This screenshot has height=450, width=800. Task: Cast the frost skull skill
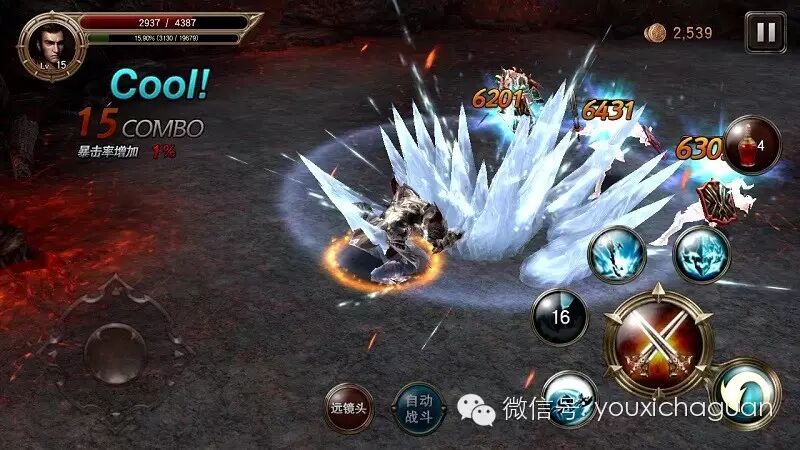700,254
